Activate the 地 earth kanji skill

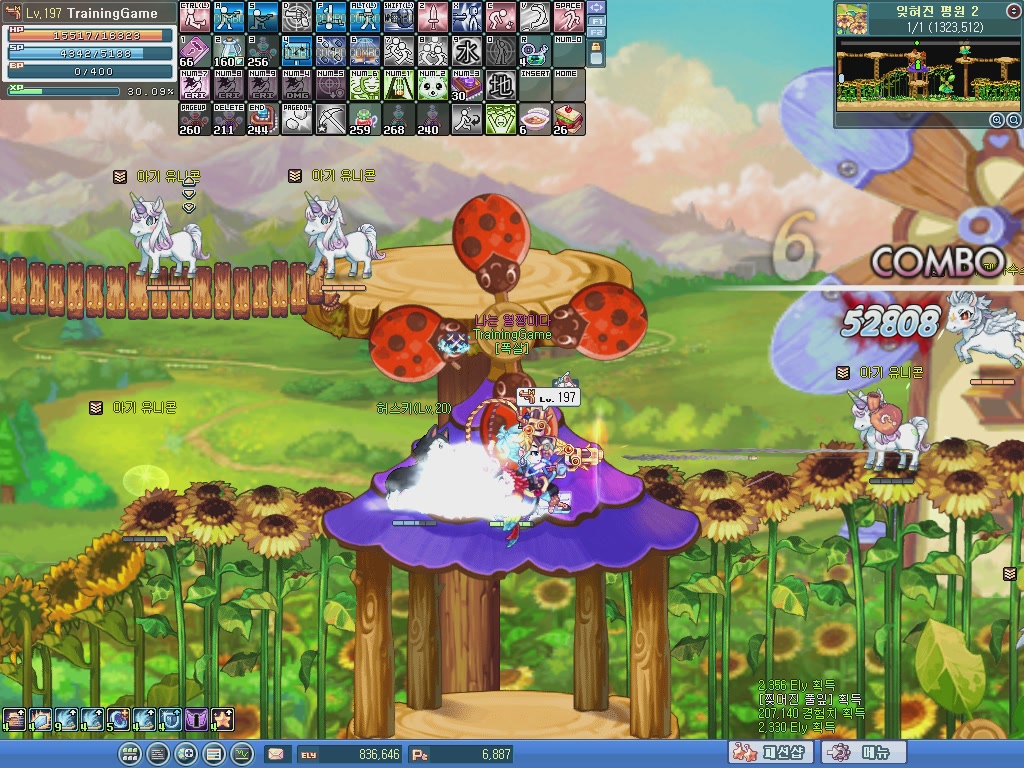[500, 84]
